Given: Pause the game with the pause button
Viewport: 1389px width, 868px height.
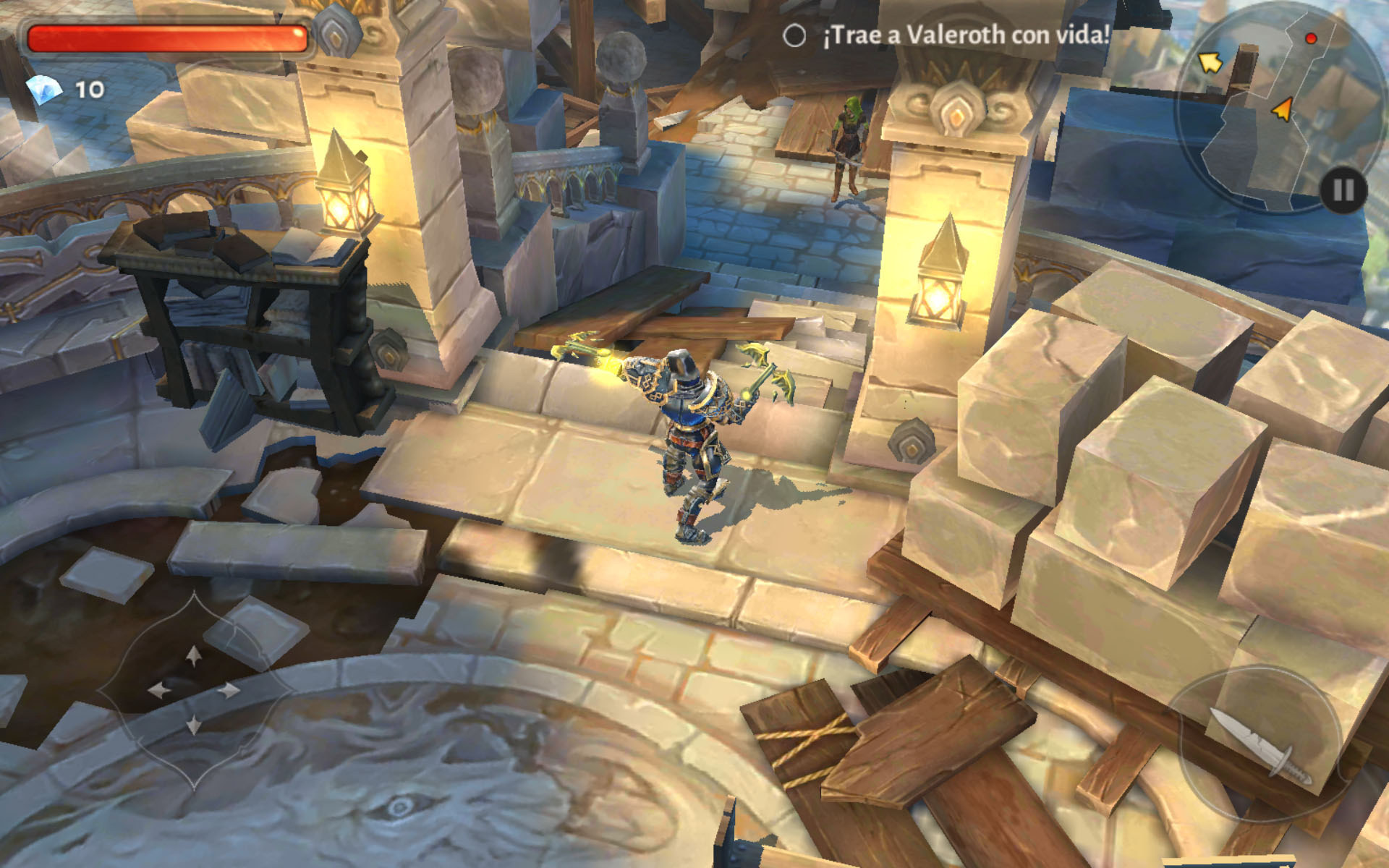Looking at the screenshot, I should 1343,191.
